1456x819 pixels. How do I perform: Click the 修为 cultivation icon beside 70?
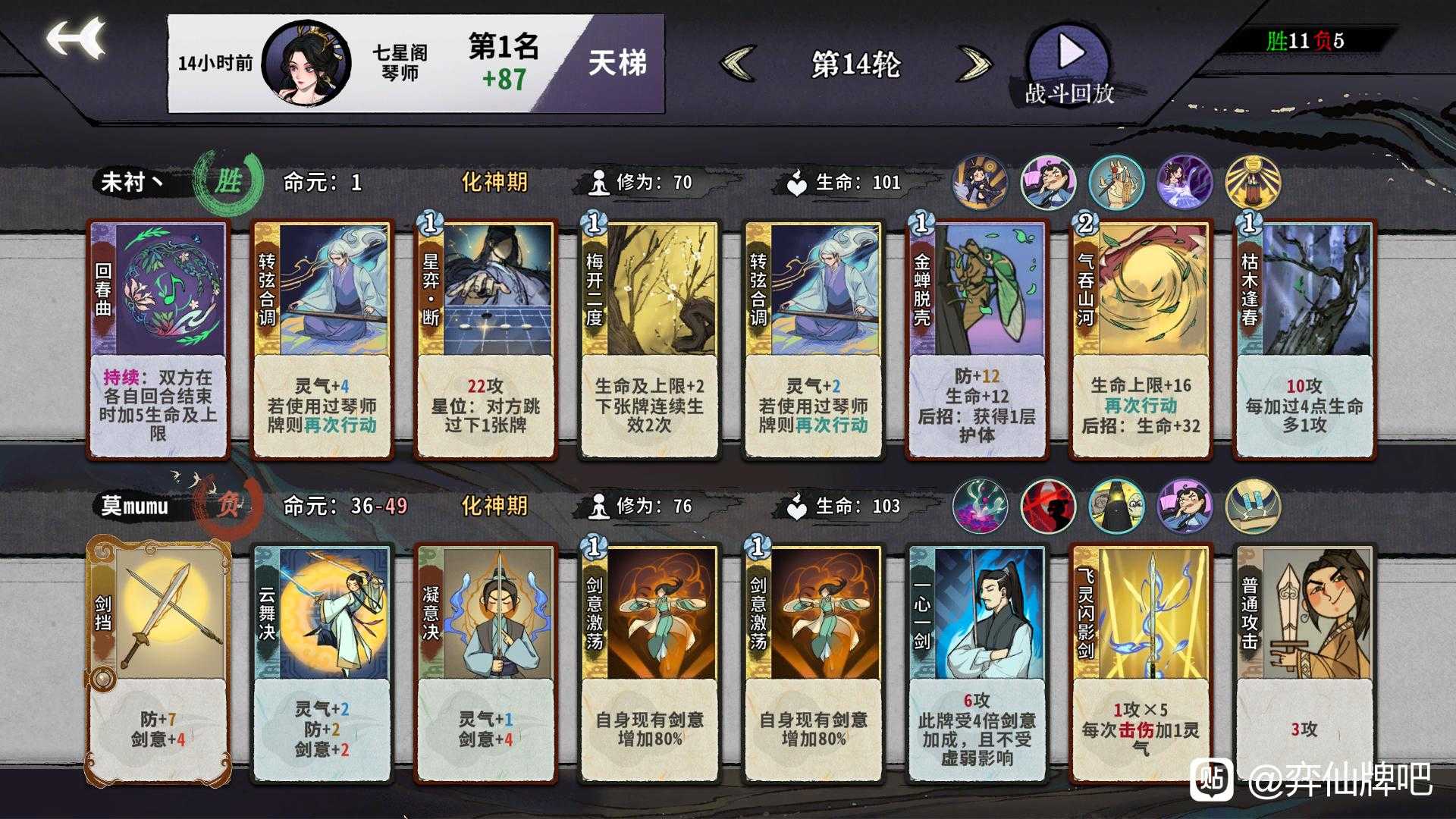coord(599,182)
